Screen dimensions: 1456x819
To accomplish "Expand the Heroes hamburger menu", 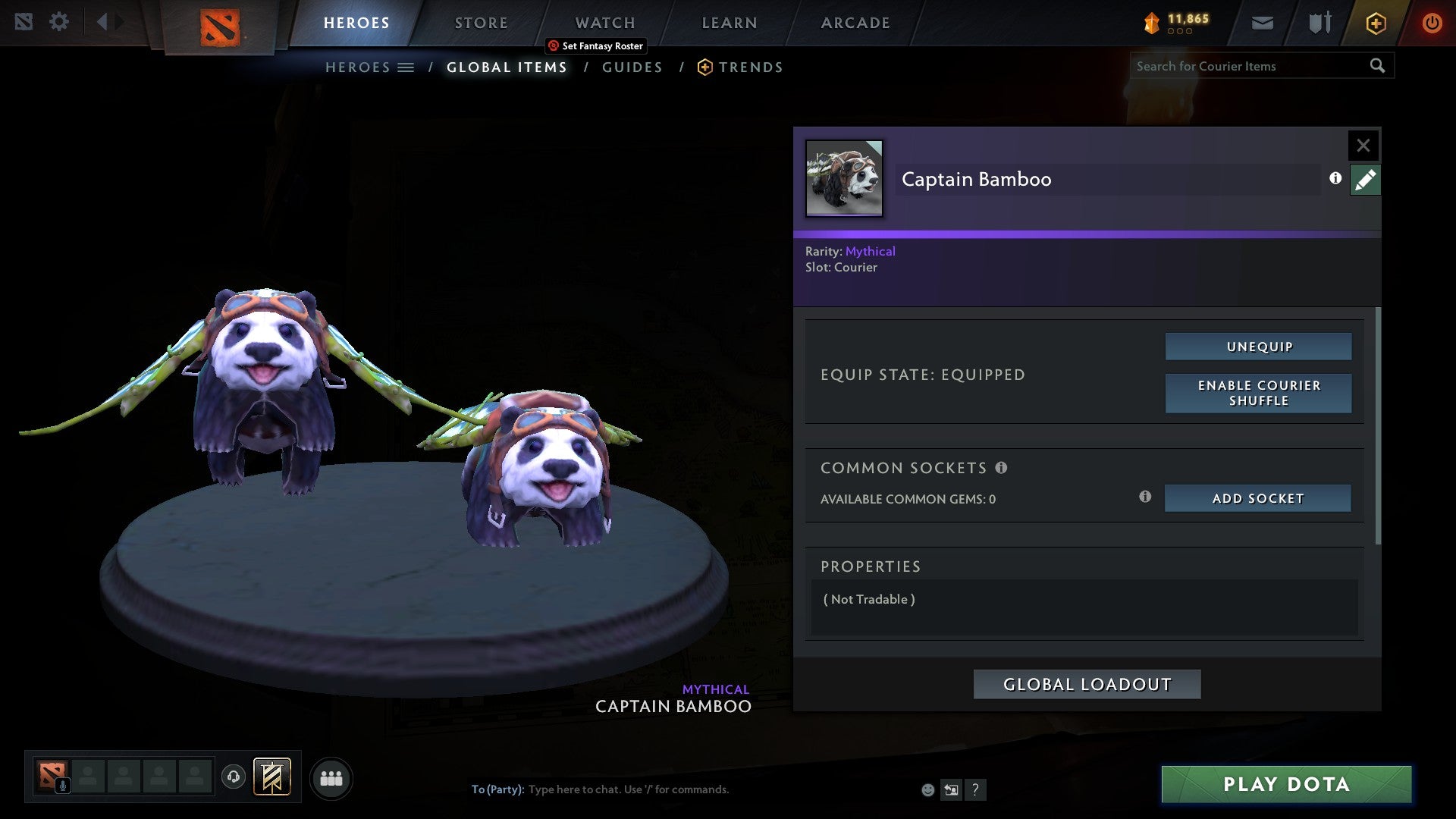I will [x=406, y=67].
